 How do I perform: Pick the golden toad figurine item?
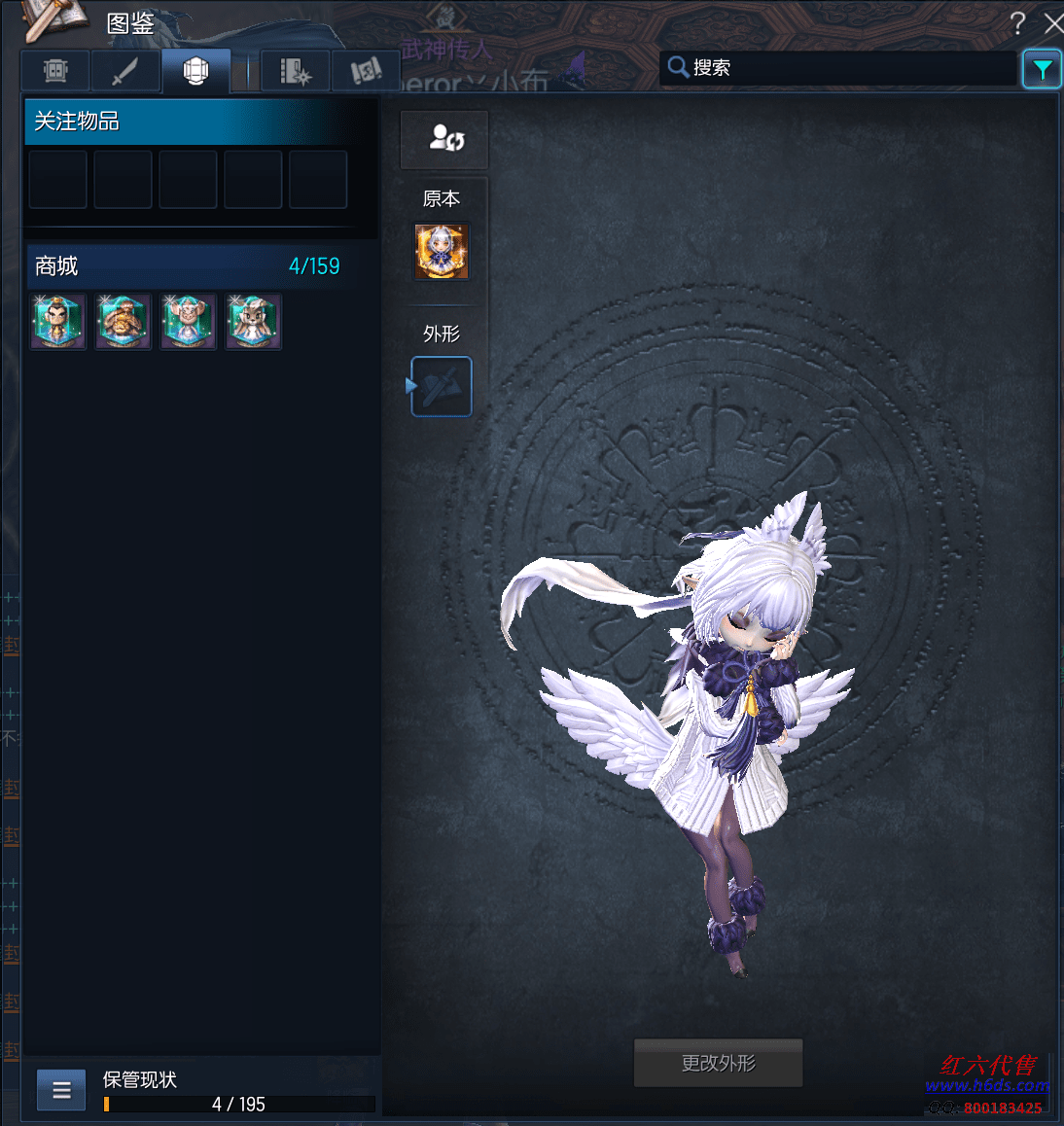(124, 322)
